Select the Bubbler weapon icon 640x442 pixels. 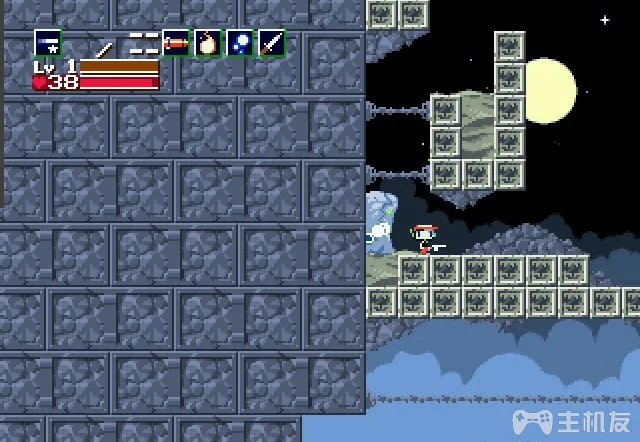[x=240, y=43]
